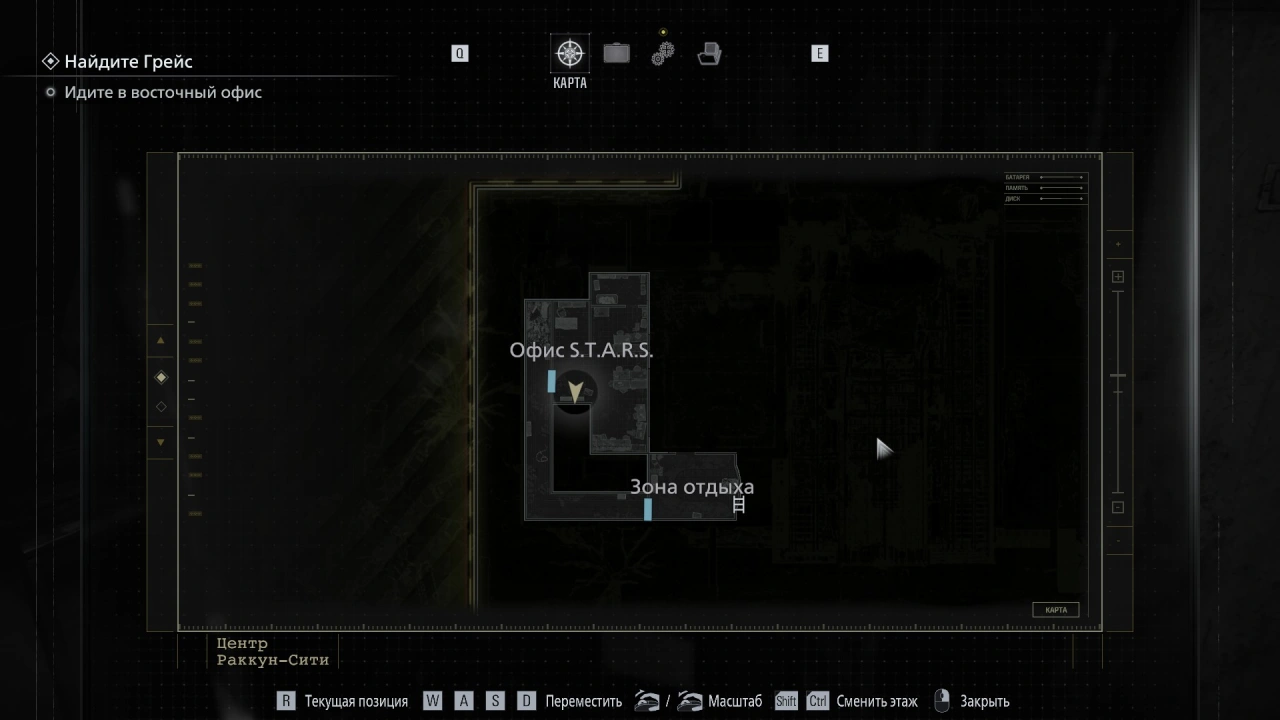Select the Карта compass tab
Viewport: 1280px width, 720px height.
click(570, 54)
